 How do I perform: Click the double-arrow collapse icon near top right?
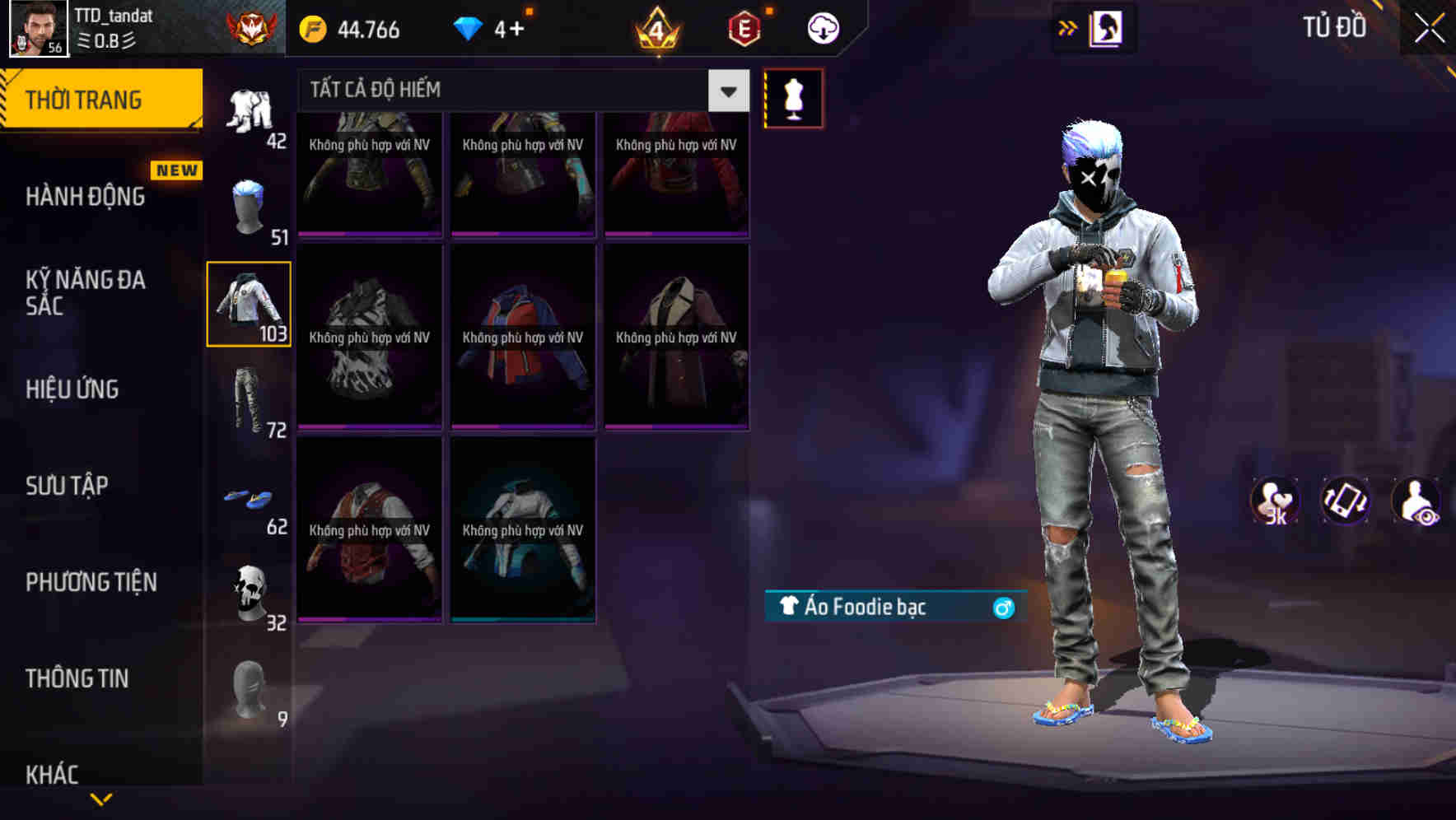coord(1068,27)
